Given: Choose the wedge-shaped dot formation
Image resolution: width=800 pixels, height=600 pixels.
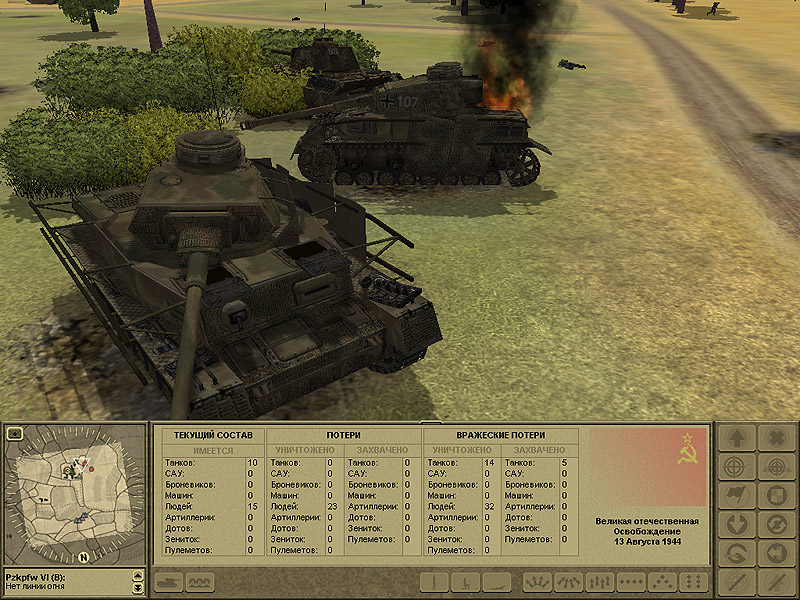Looking at the screenshot, I should [660, 582].
